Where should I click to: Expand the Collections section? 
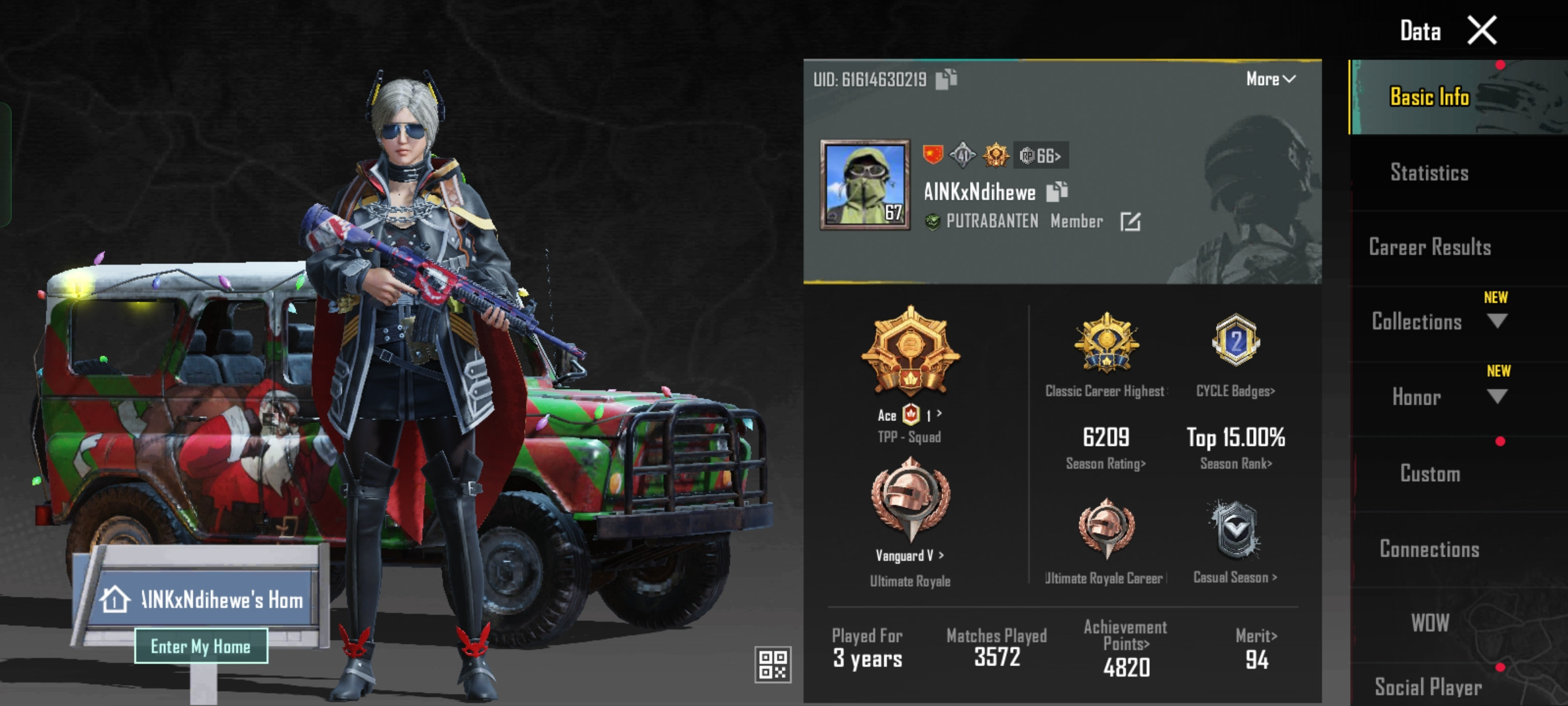1497,321
